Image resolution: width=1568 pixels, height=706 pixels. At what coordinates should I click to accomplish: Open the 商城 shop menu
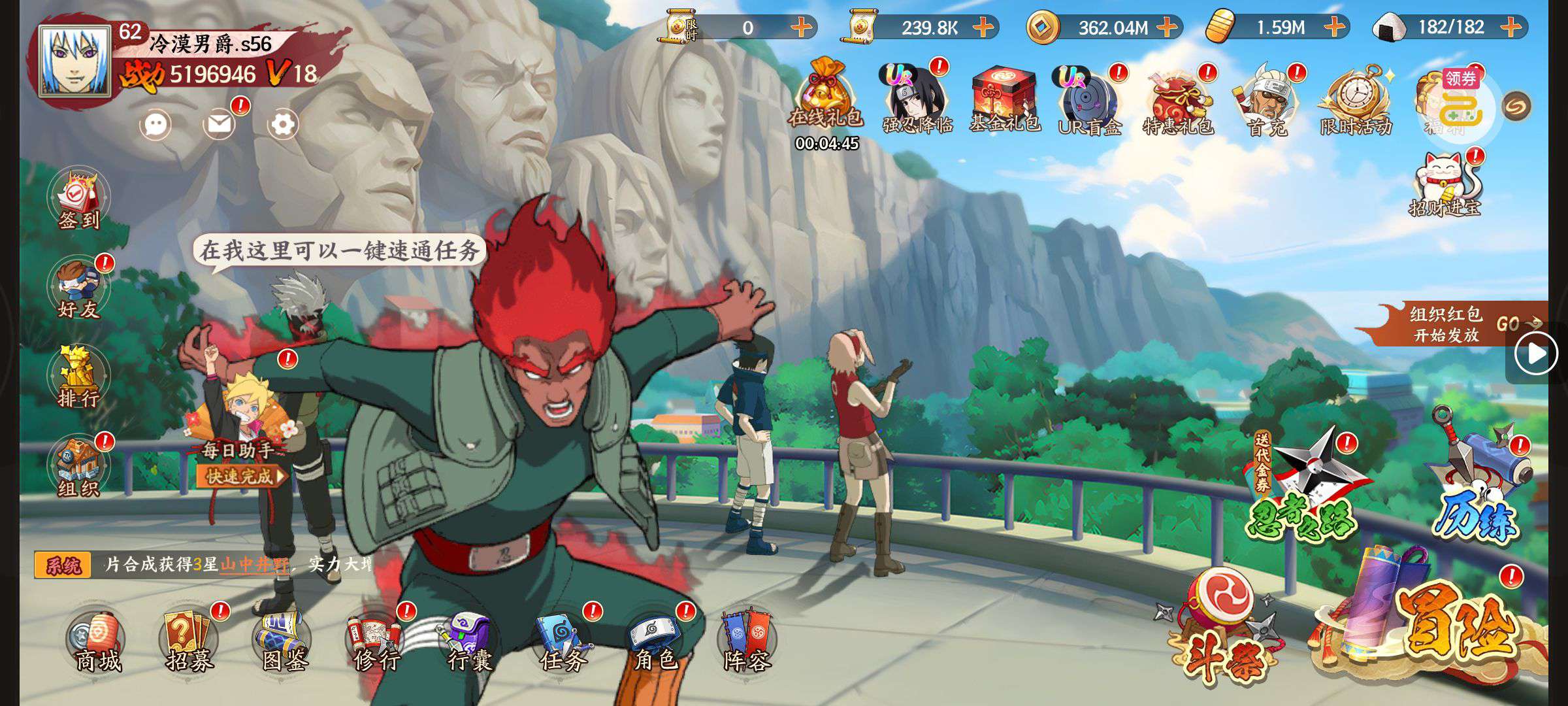[x=97, y=641]
